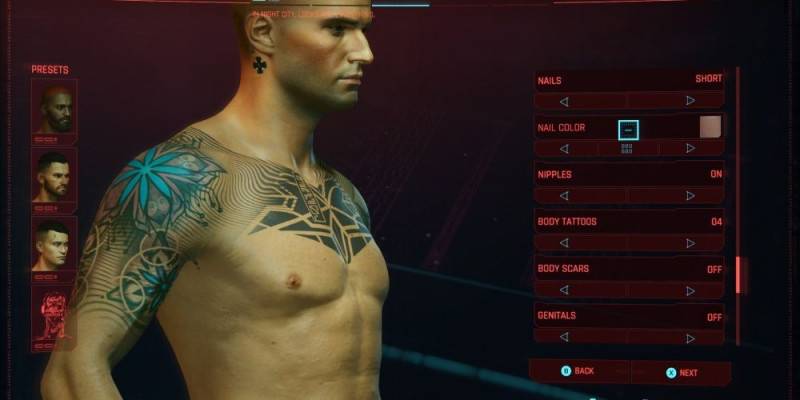Click the right arrow under Nails
Screen dimensions: 800x400
(x=690, y=101)
